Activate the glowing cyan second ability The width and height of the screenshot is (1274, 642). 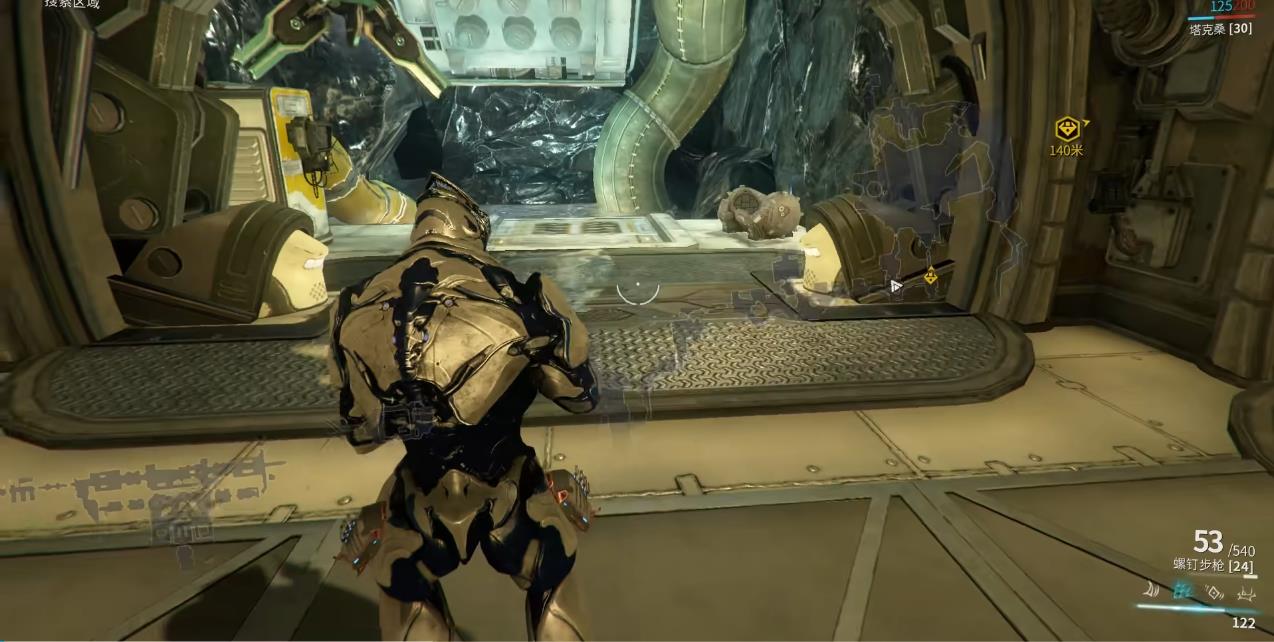pos(1184,592)
